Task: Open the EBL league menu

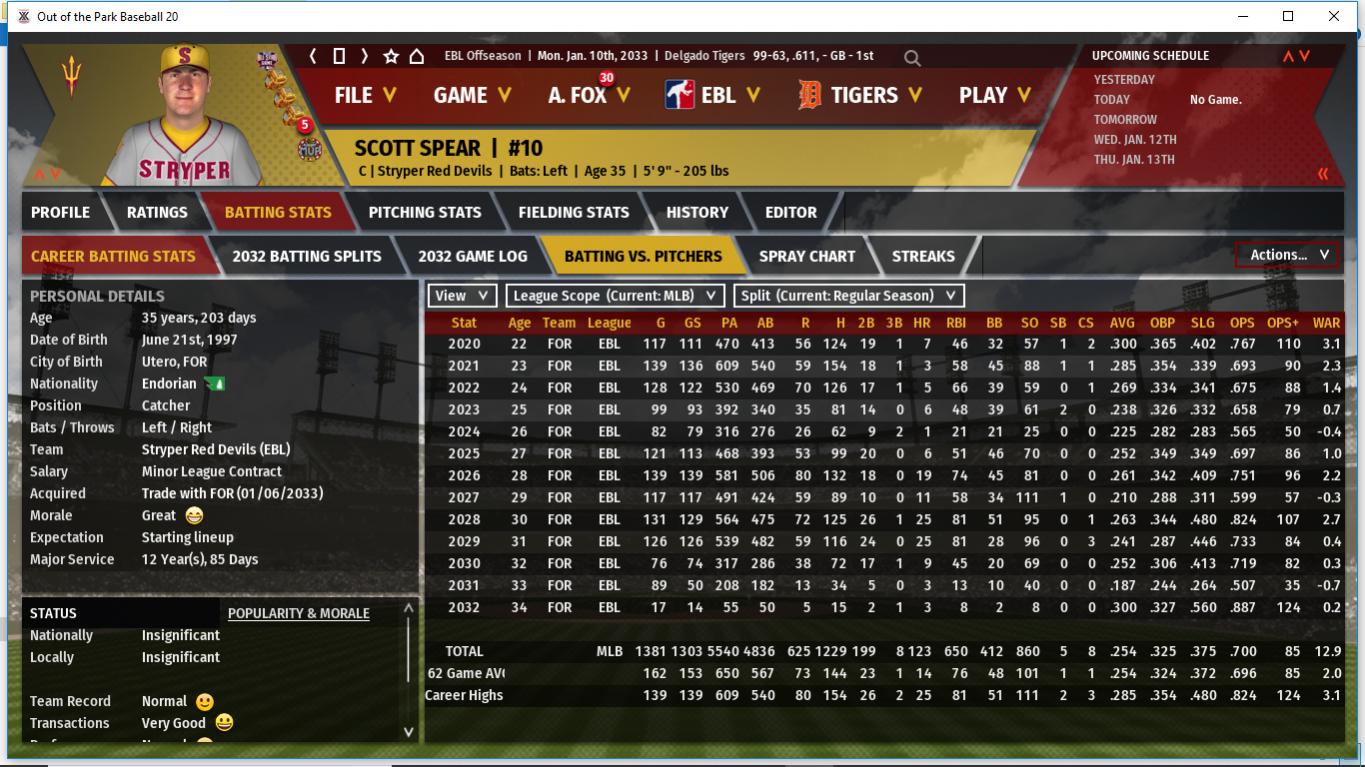Action: (713, 95)
